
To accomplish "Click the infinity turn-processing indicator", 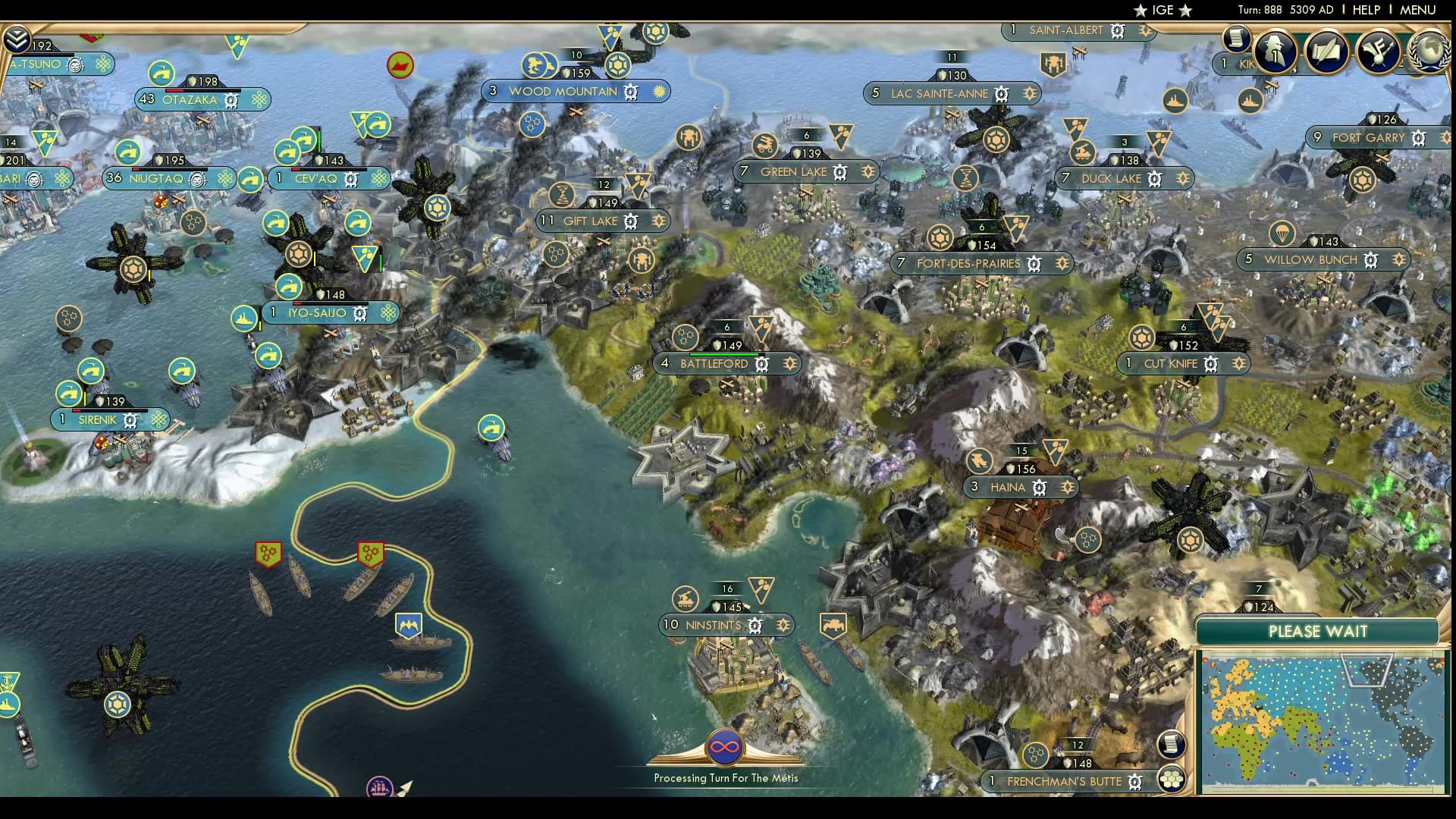I will click(x=725, y=745).
